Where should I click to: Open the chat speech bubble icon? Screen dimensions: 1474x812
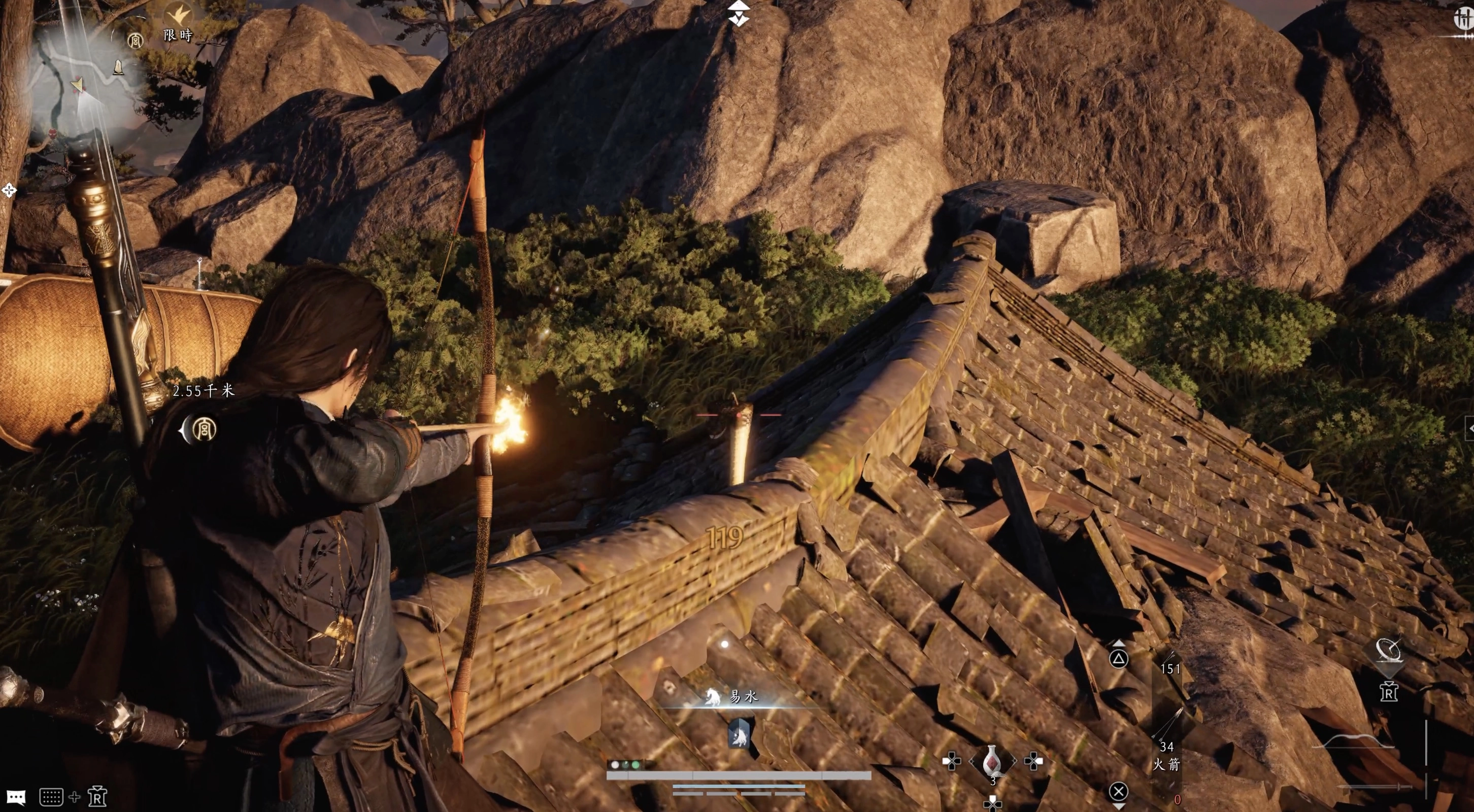pos(16,796)
